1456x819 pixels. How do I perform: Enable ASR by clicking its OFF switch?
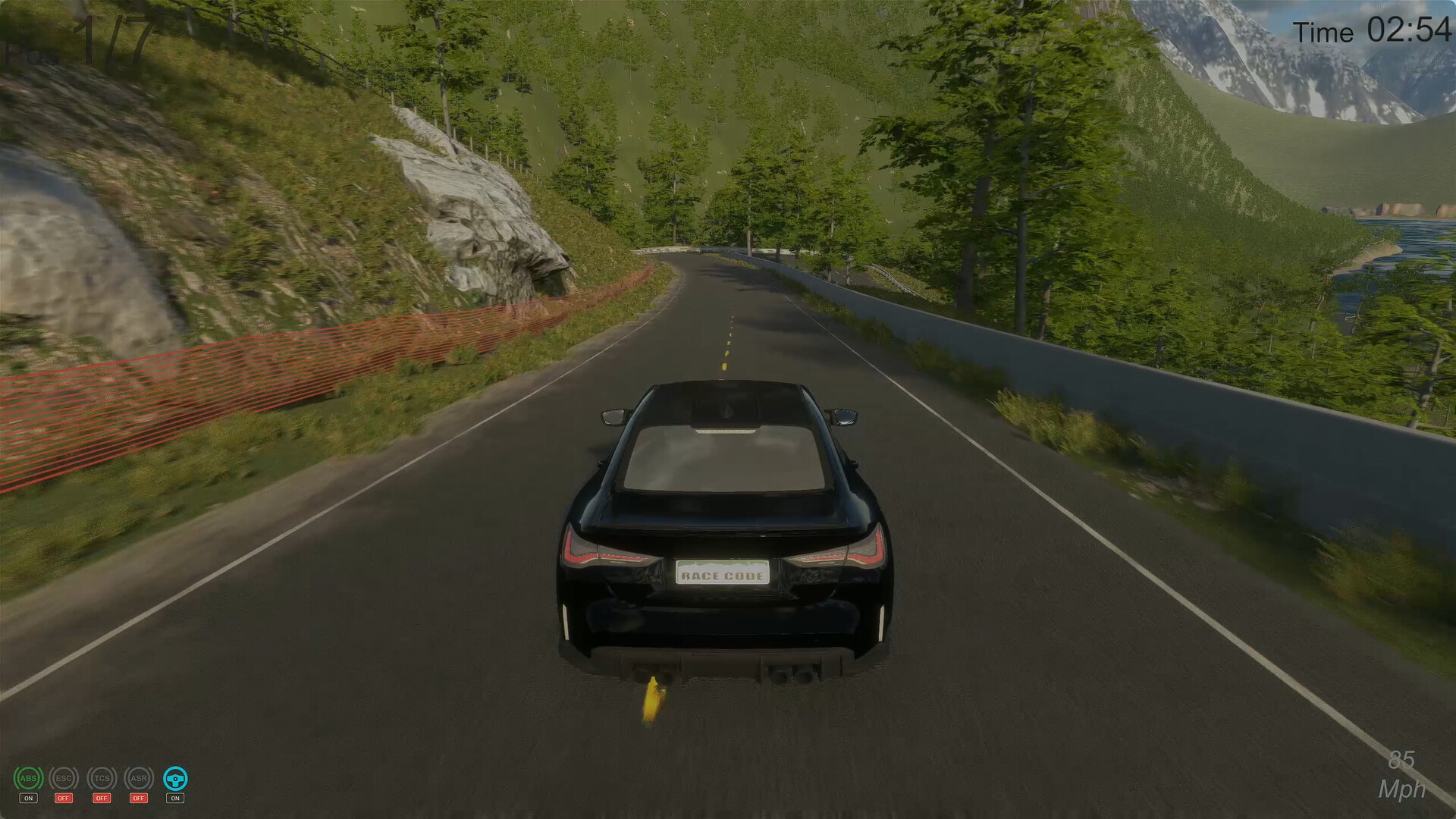(139, 799)
